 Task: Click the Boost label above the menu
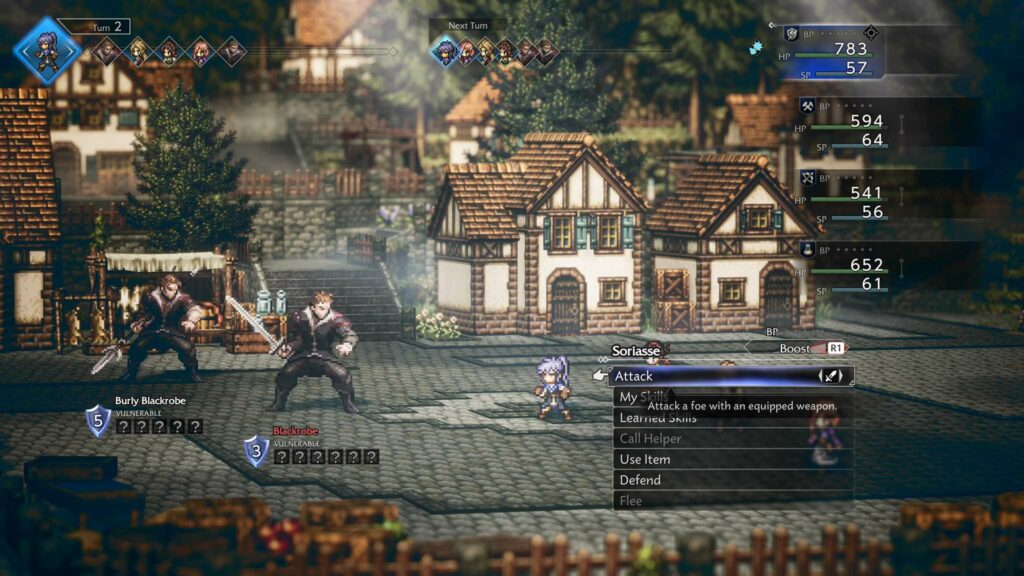point(796,348)
